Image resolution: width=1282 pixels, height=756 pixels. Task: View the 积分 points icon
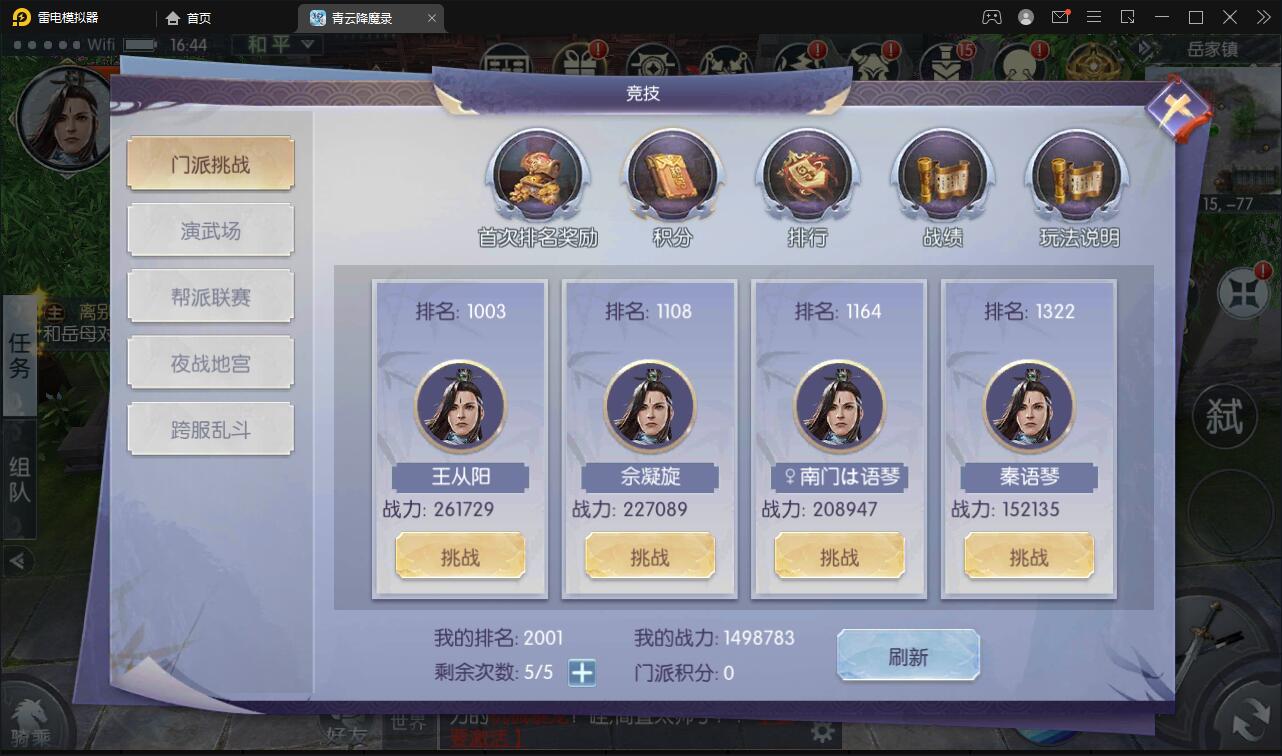tap(672, 178)
